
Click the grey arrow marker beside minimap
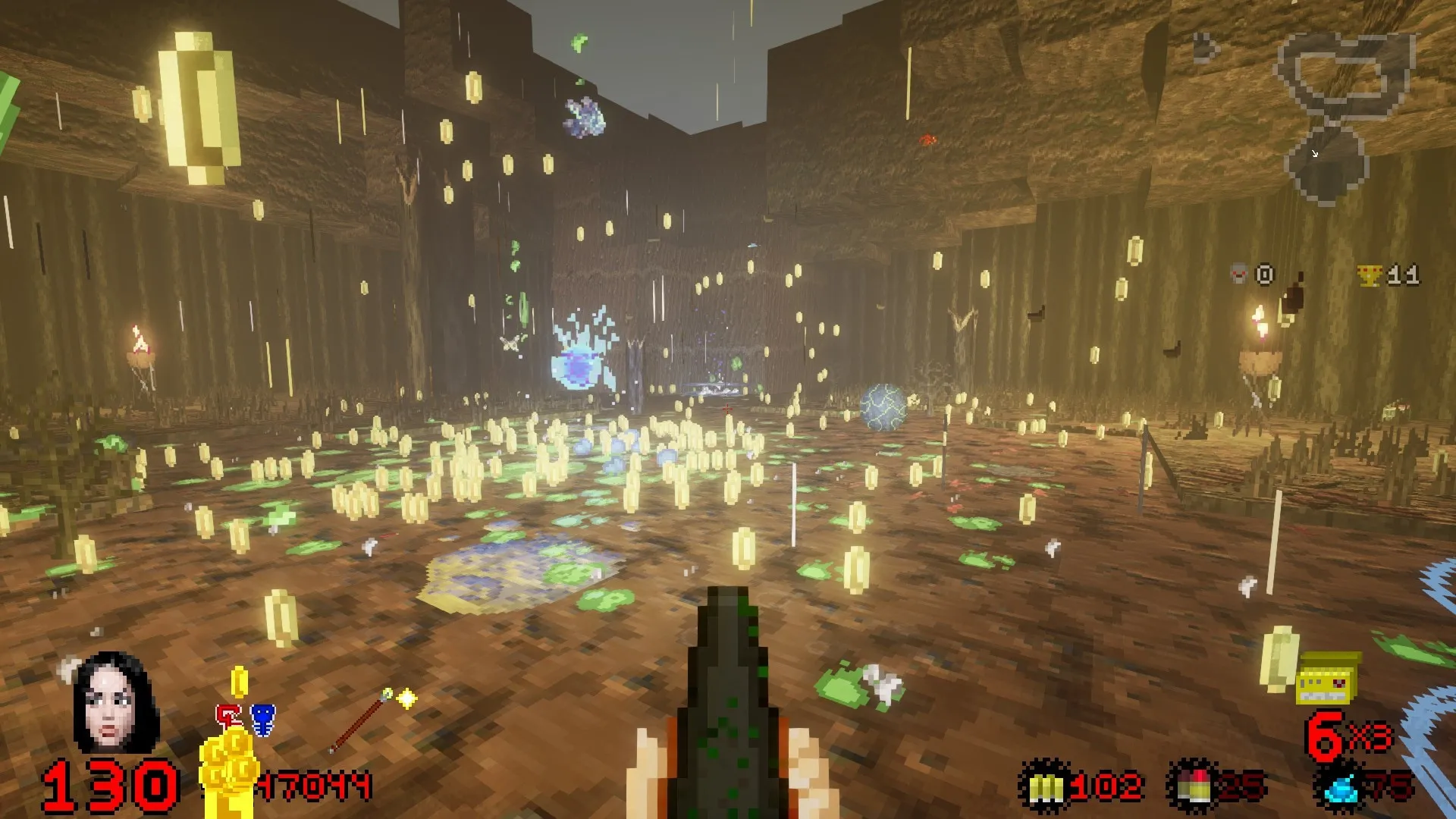point(1204,49)
